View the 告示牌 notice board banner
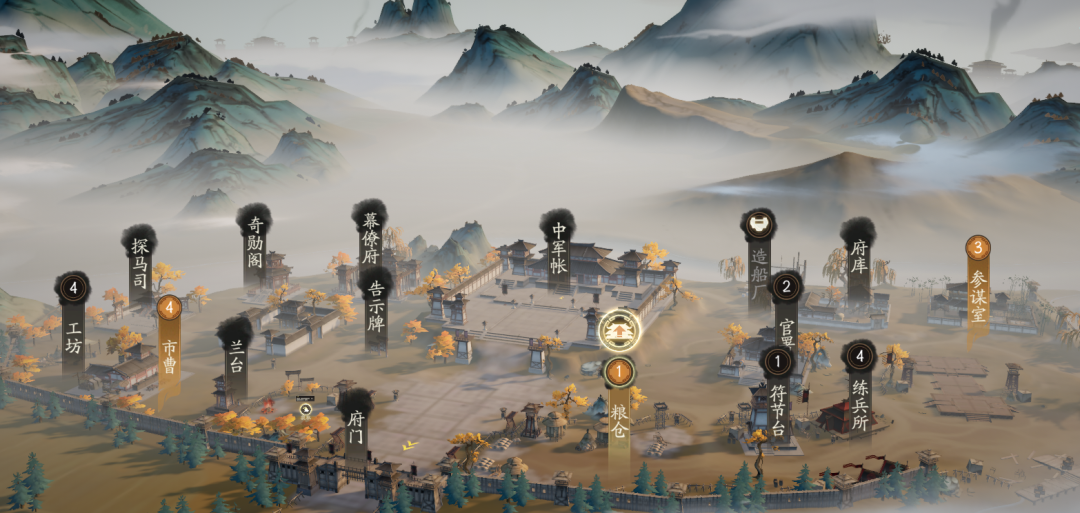The image size is (1080, 513). pos(376,308)
